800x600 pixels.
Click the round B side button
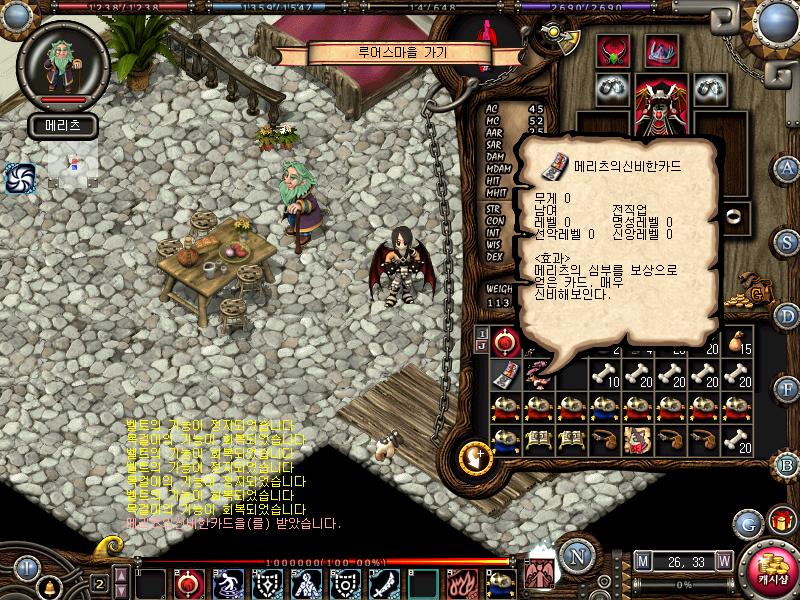pyautogui.click(x=787, y=464)
